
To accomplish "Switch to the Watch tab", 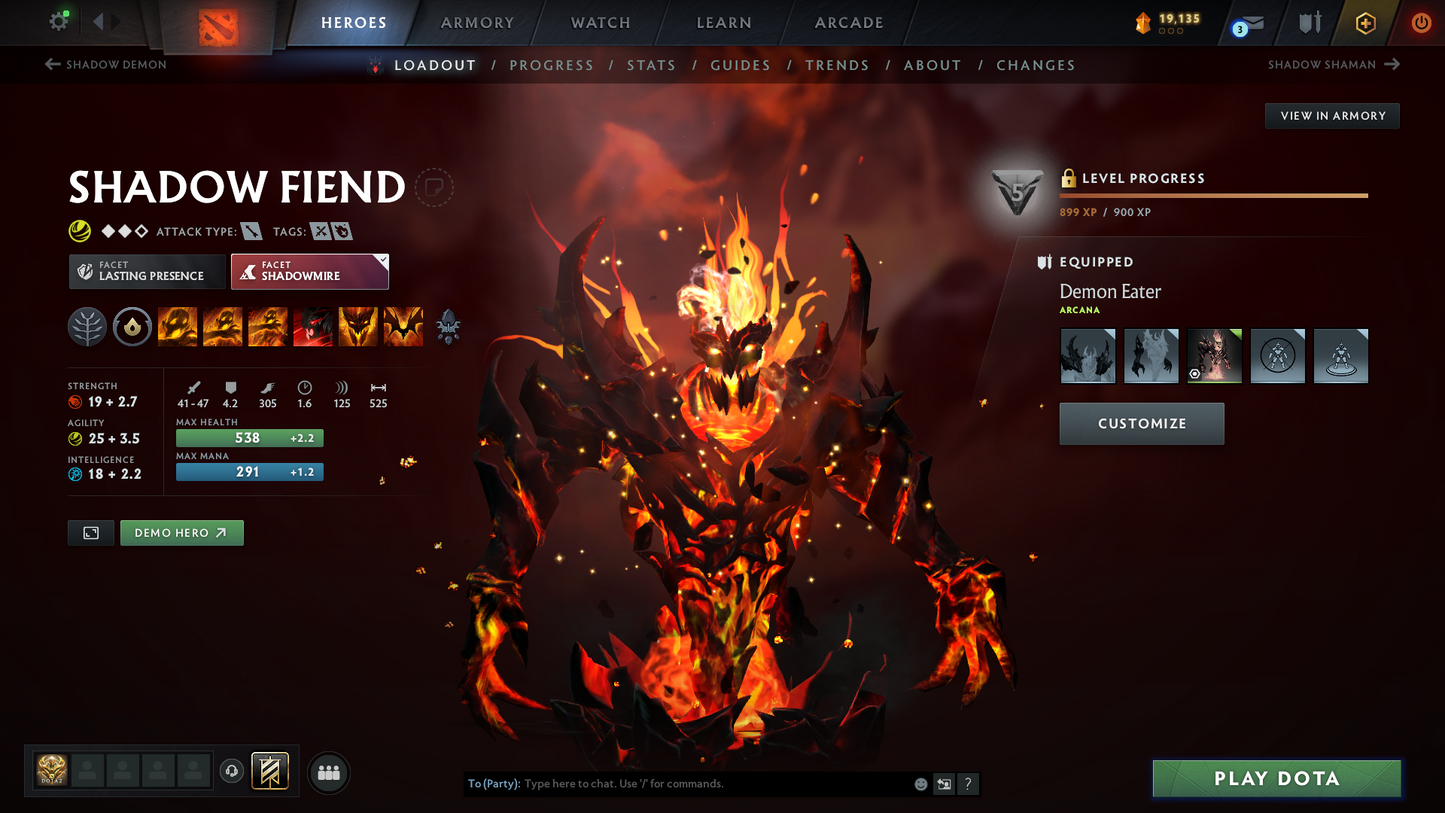I will pyautogui.click(x=598, y=22).
